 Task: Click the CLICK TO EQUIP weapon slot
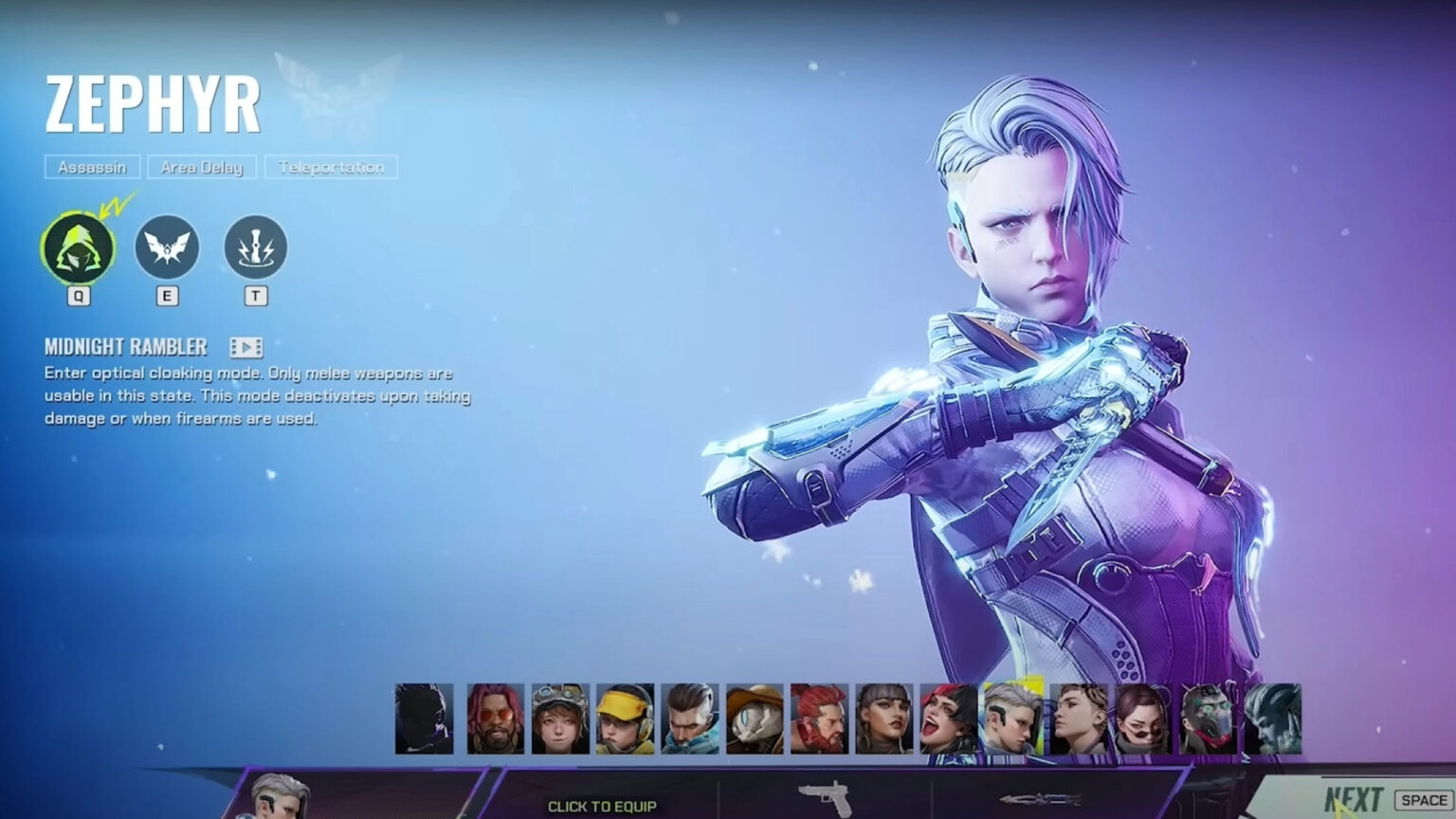click(x=604, y=804)
